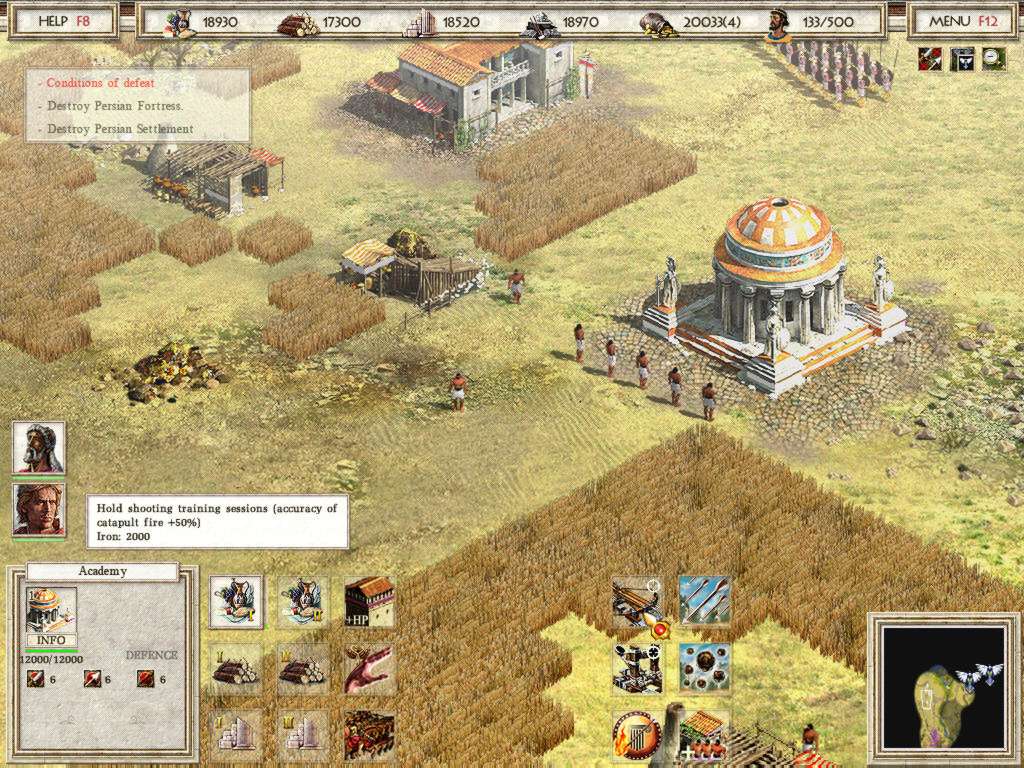This screenshot has width=1024, height=768.
Task: Open the Academy INFO button
Action: [x=51, y=640]
